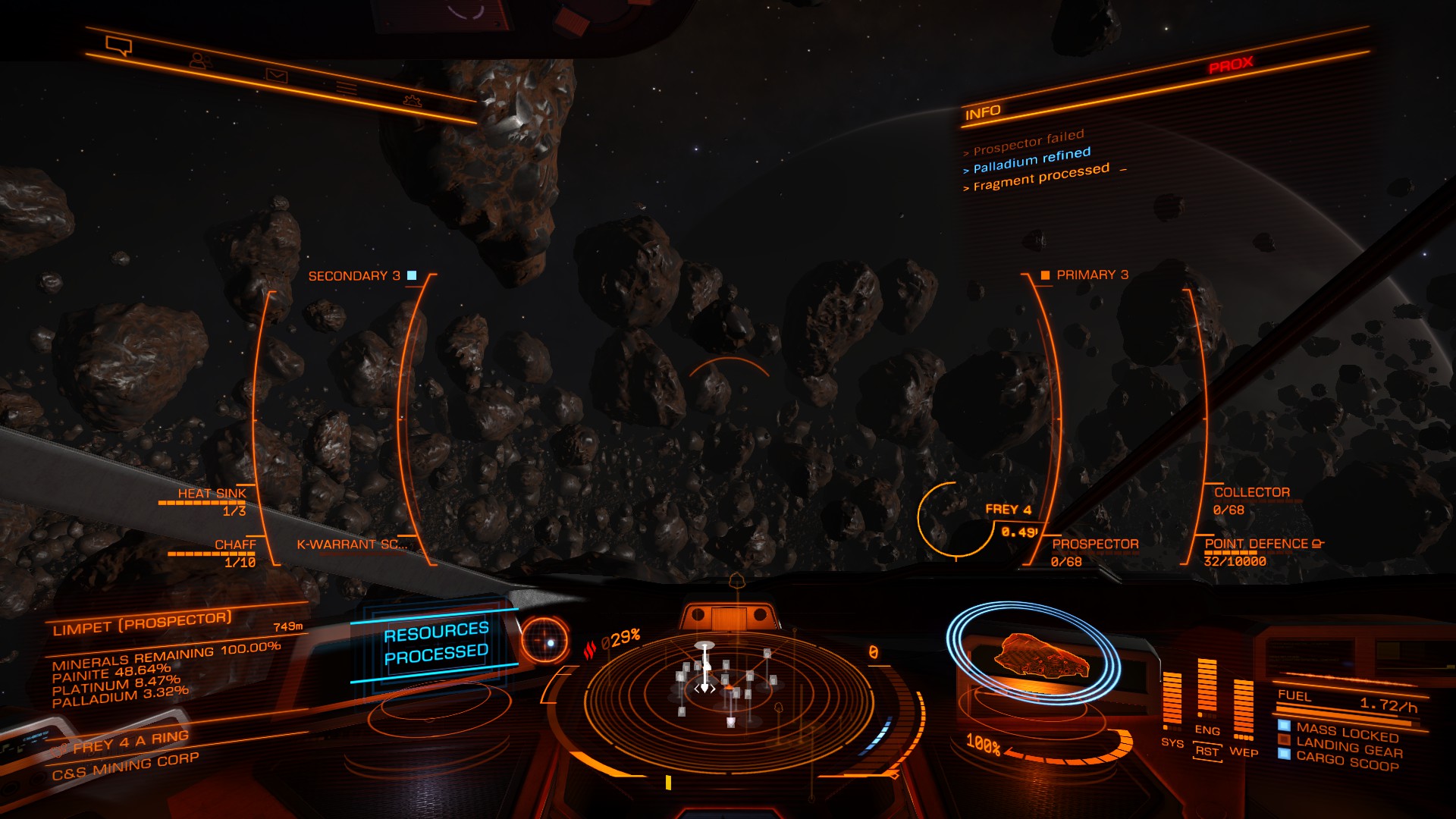Reset power distribution with RST
Image resolution: width=1456 pixels, height=819 pixels.
(x=1207, y=752)
